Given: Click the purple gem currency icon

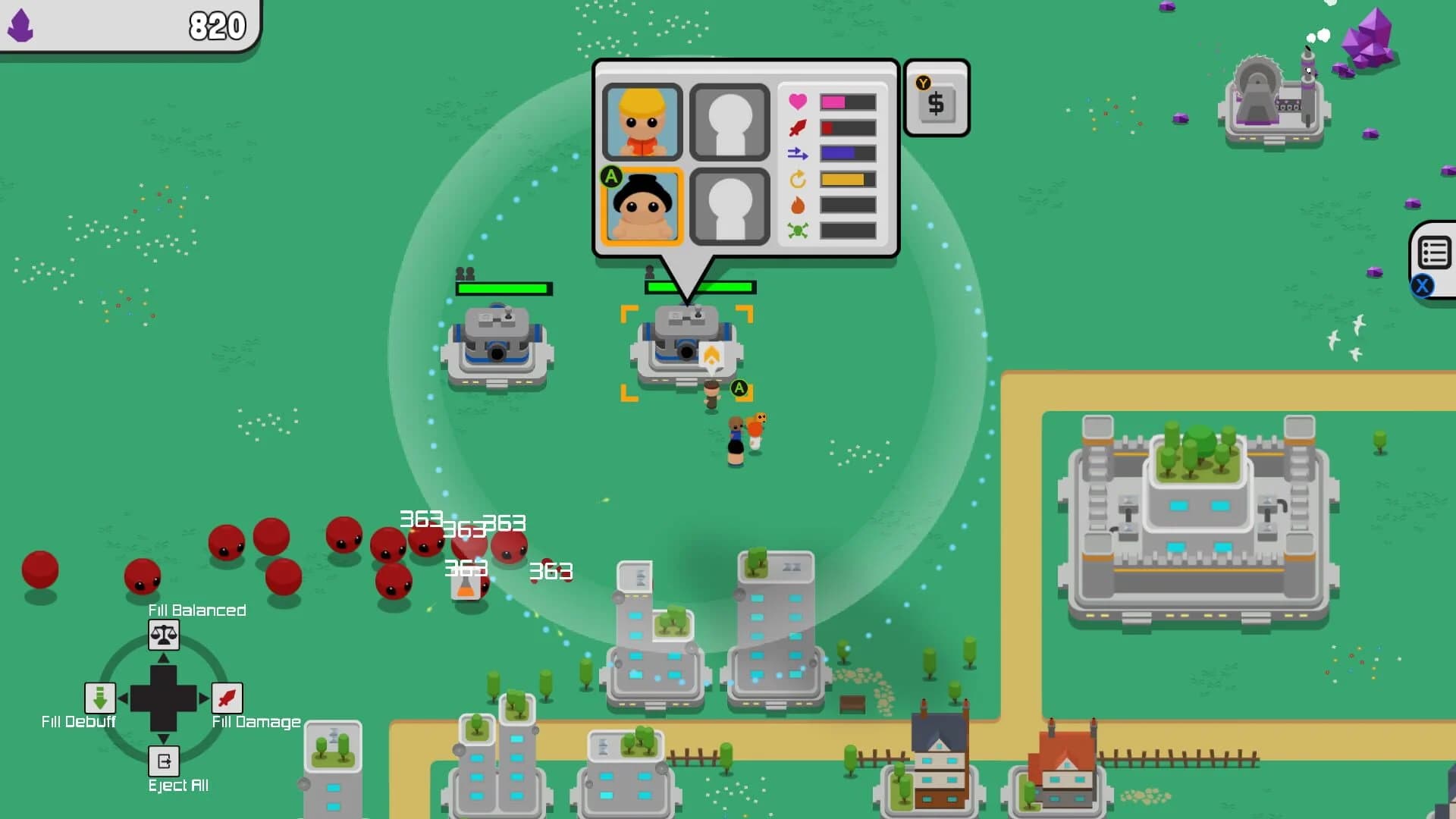Looking at the screenshot, I should tap(21, 25).
